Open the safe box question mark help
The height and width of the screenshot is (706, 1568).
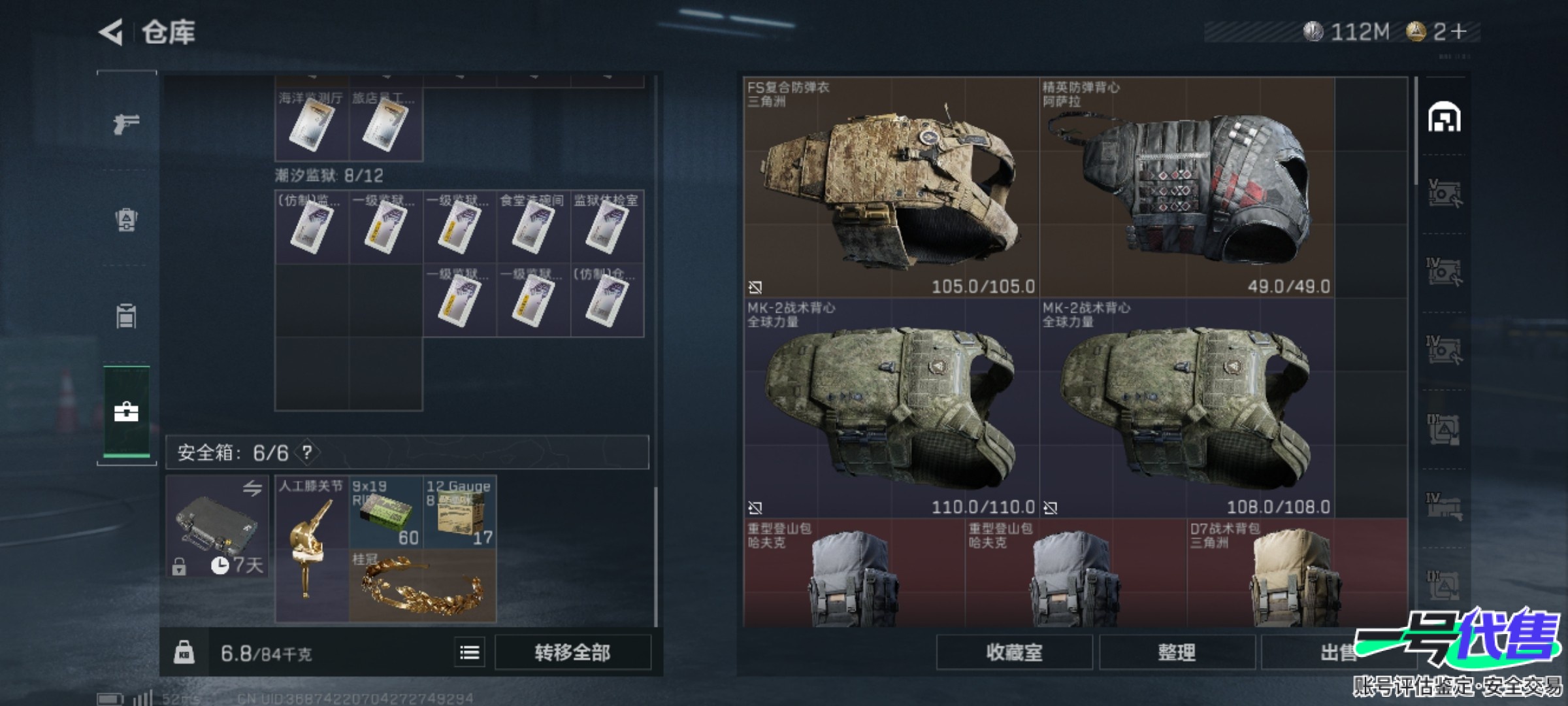point(307,452)
